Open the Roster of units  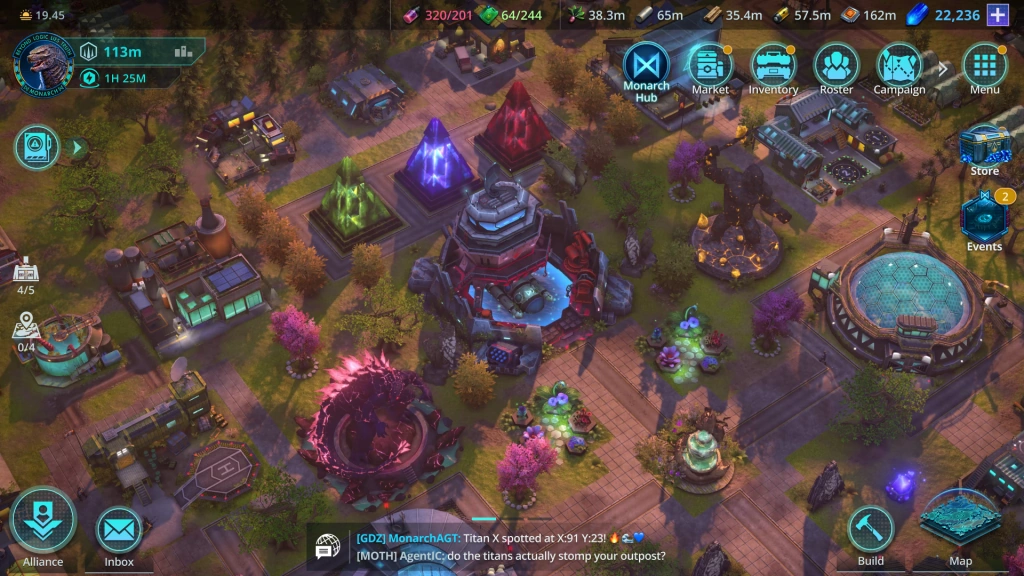click(x=836, y=65)
